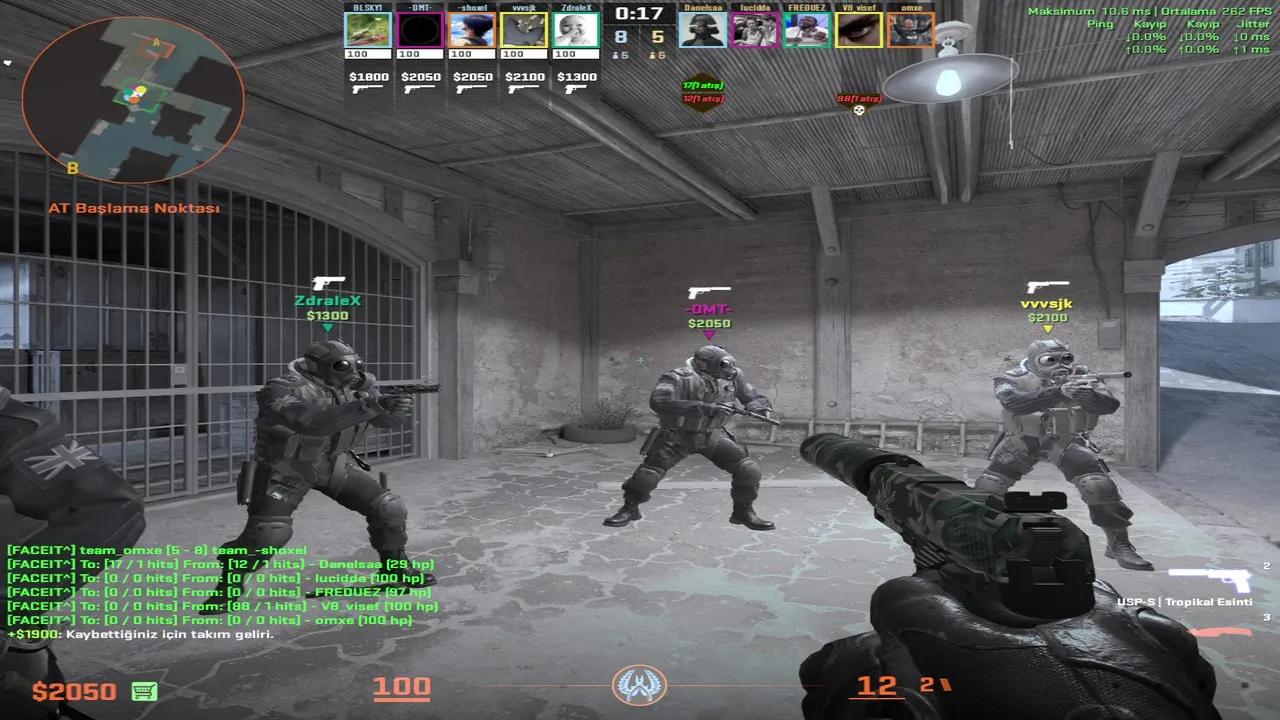Click the health value 100 at the bottom
The width and height of the screenshot is (1280, 720).
400,688
